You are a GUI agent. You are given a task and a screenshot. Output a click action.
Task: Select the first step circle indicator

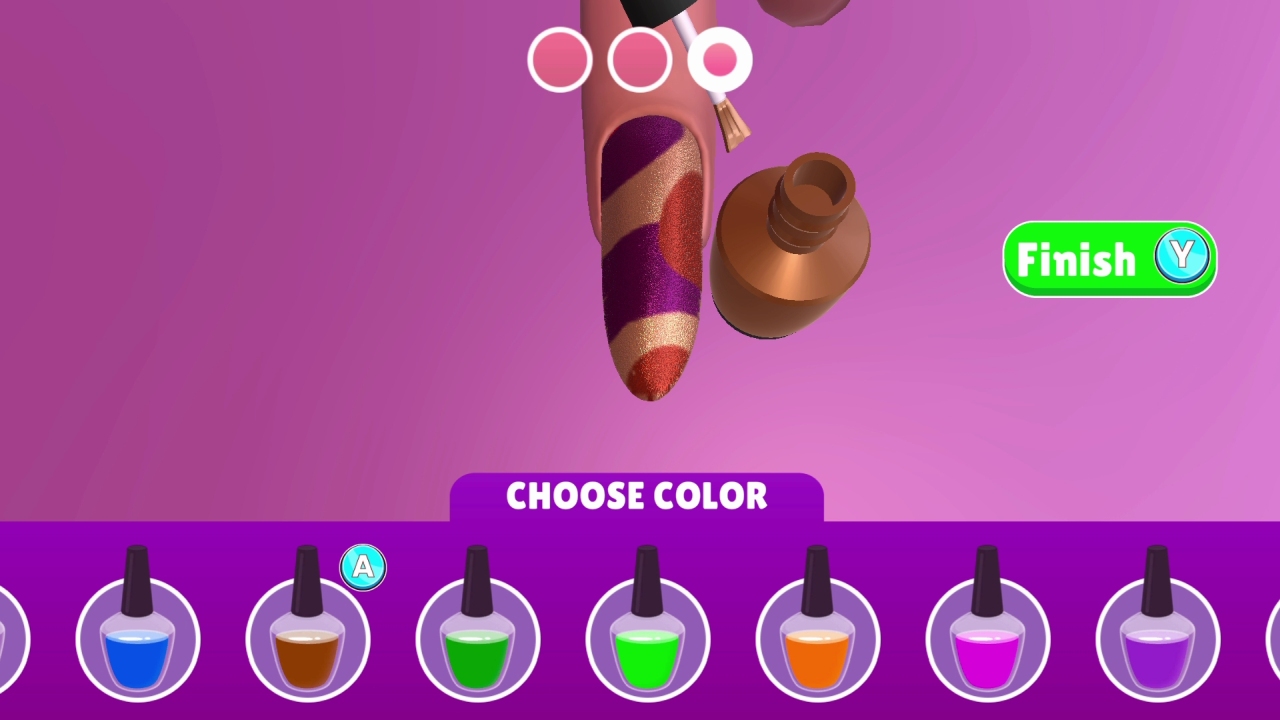(x=559, y=60)
